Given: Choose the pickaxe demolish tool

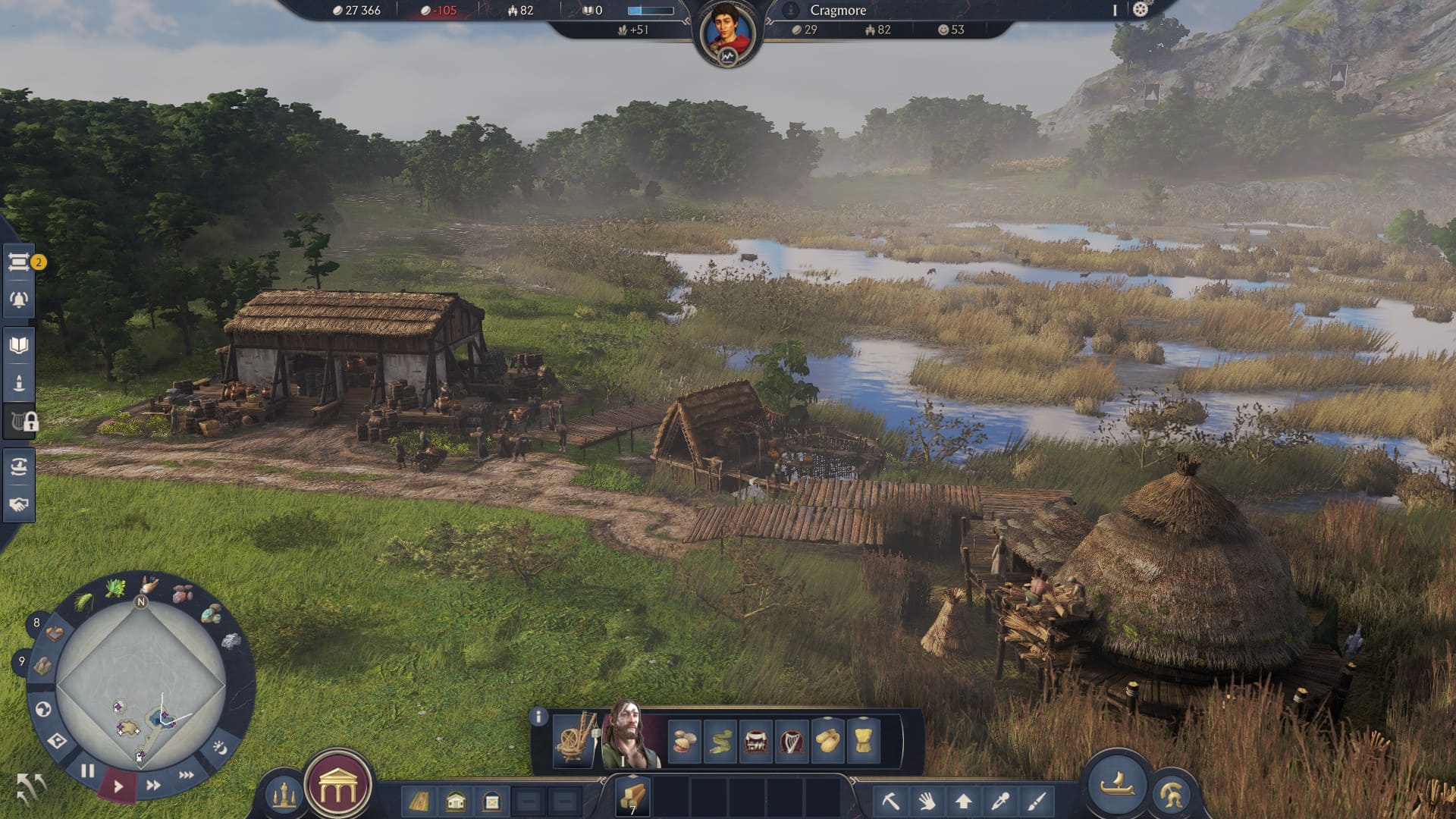Looking at the screenshot, I should click(x=890, y=801).
